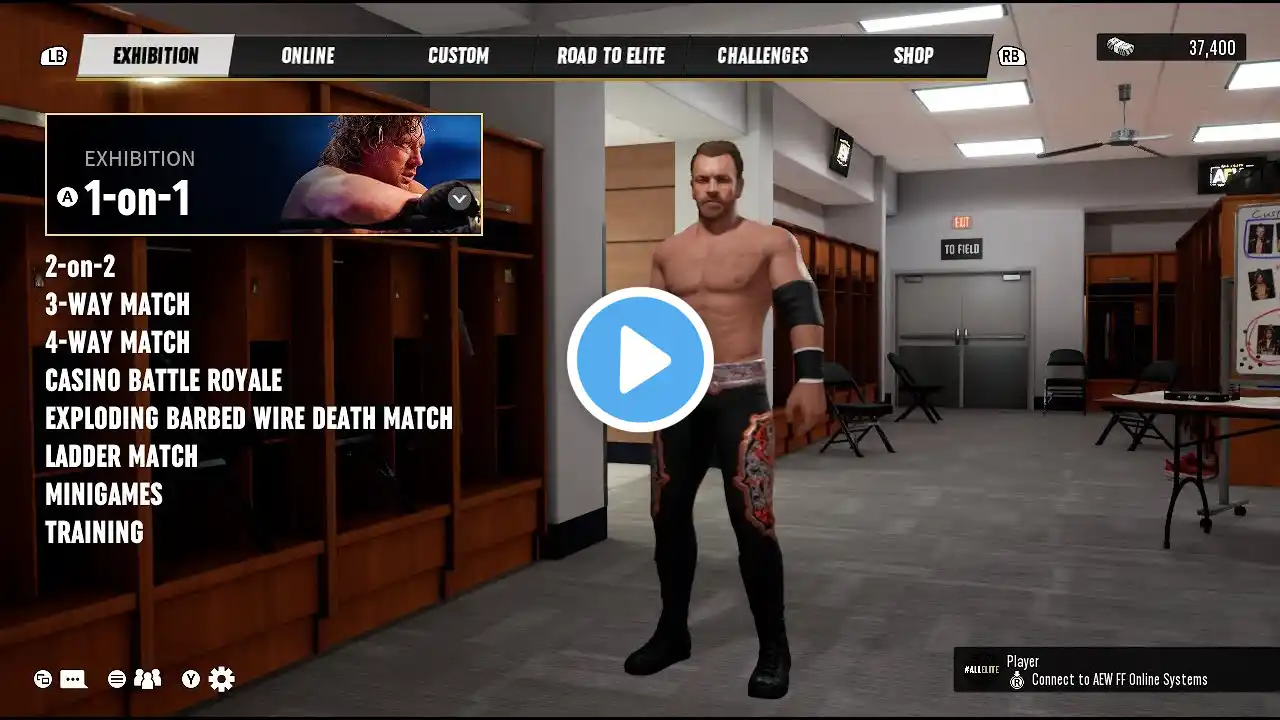
Task: Choose the Ladder Match option
Action: click(121, 457)
